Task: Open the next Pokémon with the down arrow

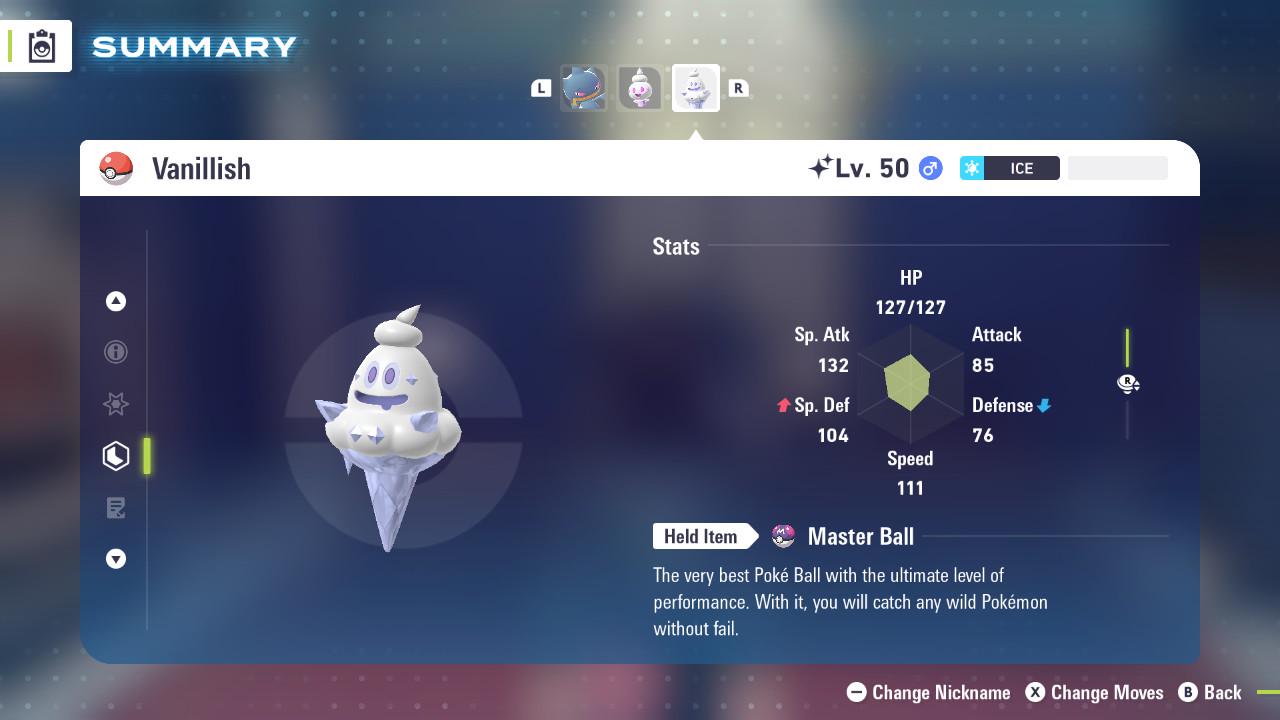Action: coord(116,559)
